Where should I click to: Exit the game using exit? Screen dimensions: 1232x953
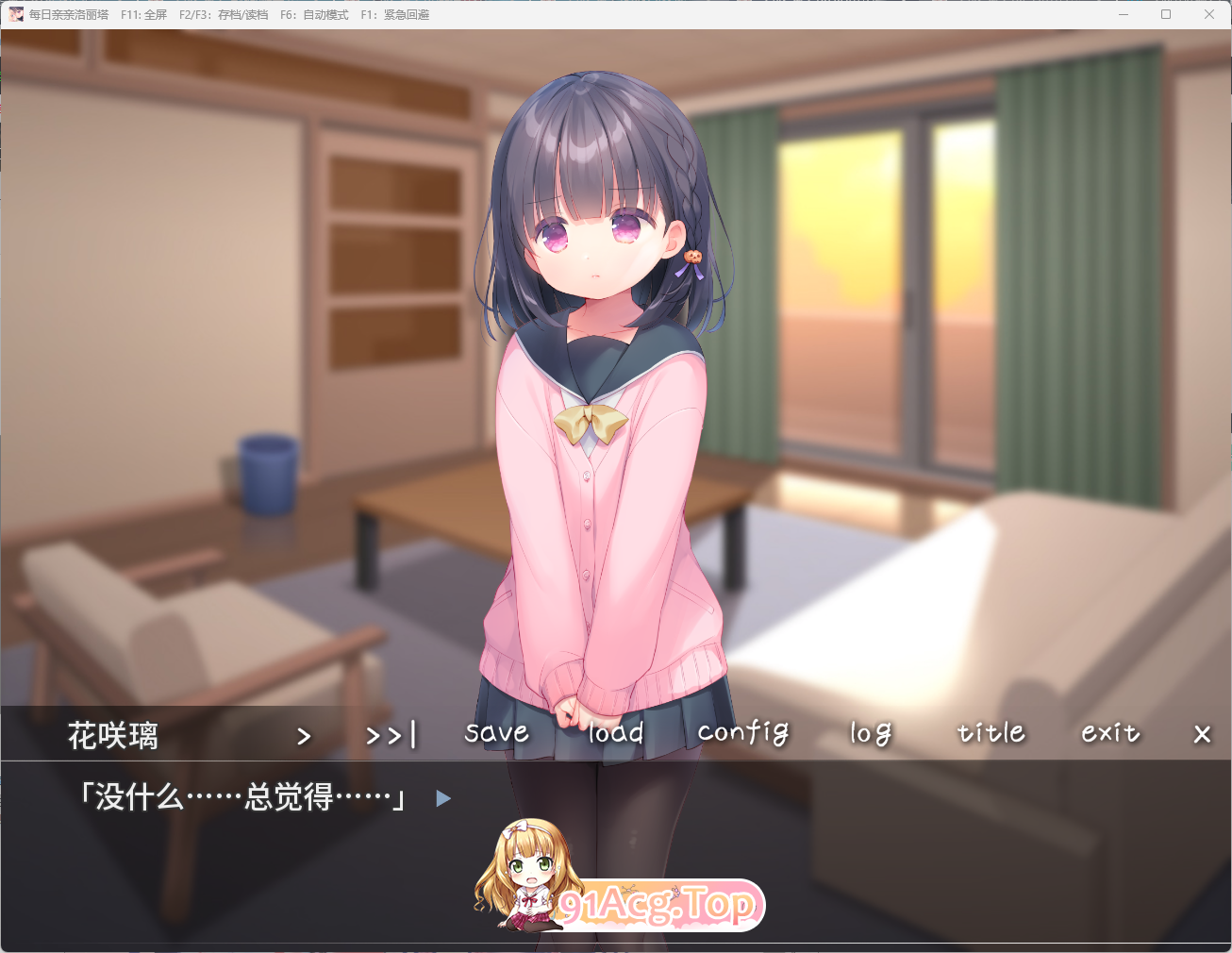pos(1109,733)
